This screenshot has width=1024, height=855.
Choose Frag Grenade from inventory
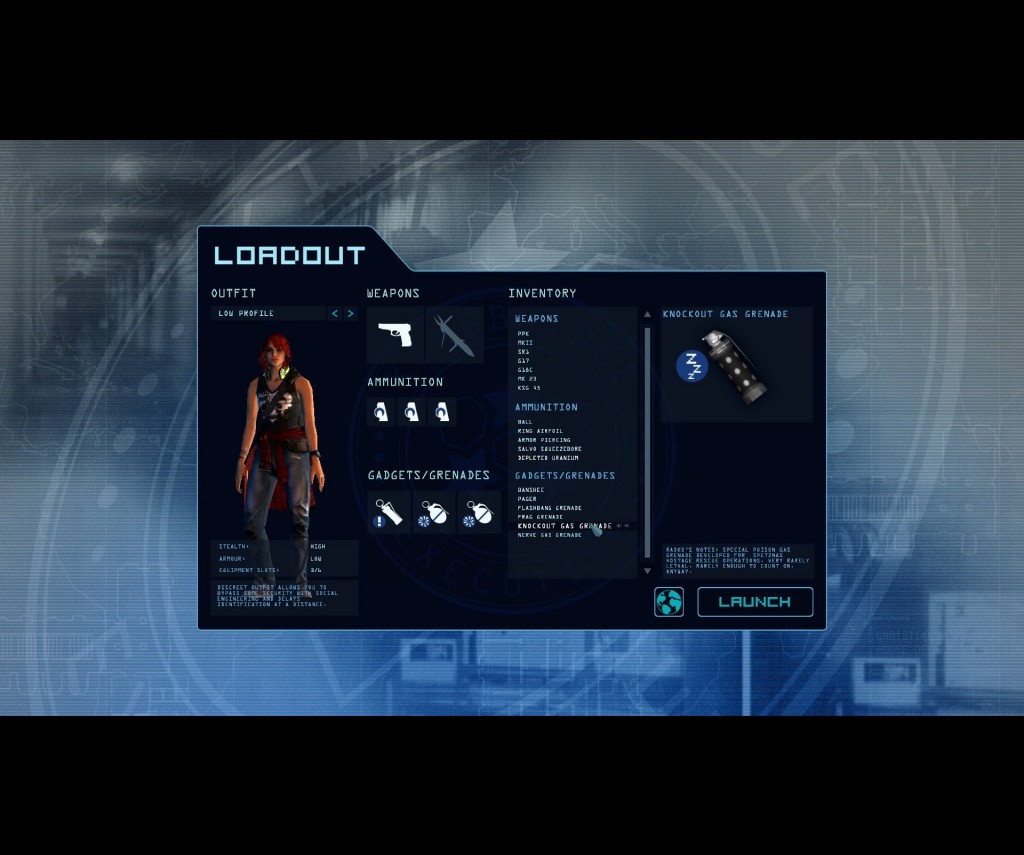click(x=540, y=517)
